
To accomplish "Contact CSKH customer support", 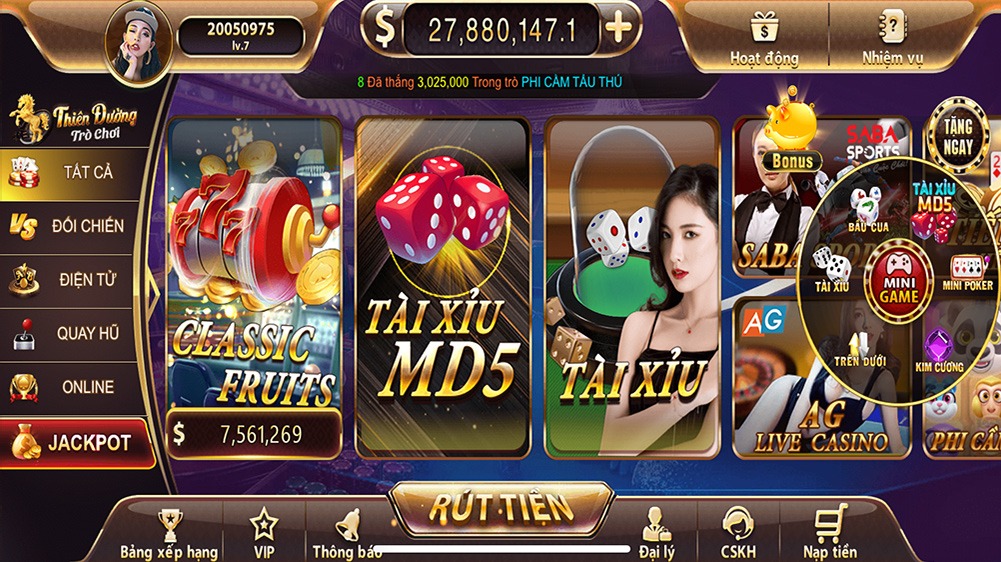I will tap(738, 533).
